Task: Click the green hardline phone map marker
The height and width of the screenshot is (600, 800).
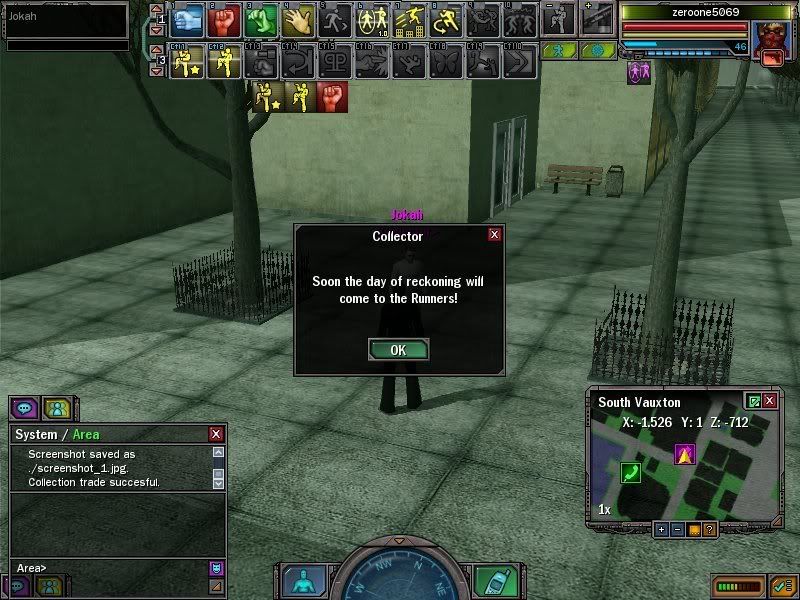Action: pyautogui.click(x=630, y=472)
